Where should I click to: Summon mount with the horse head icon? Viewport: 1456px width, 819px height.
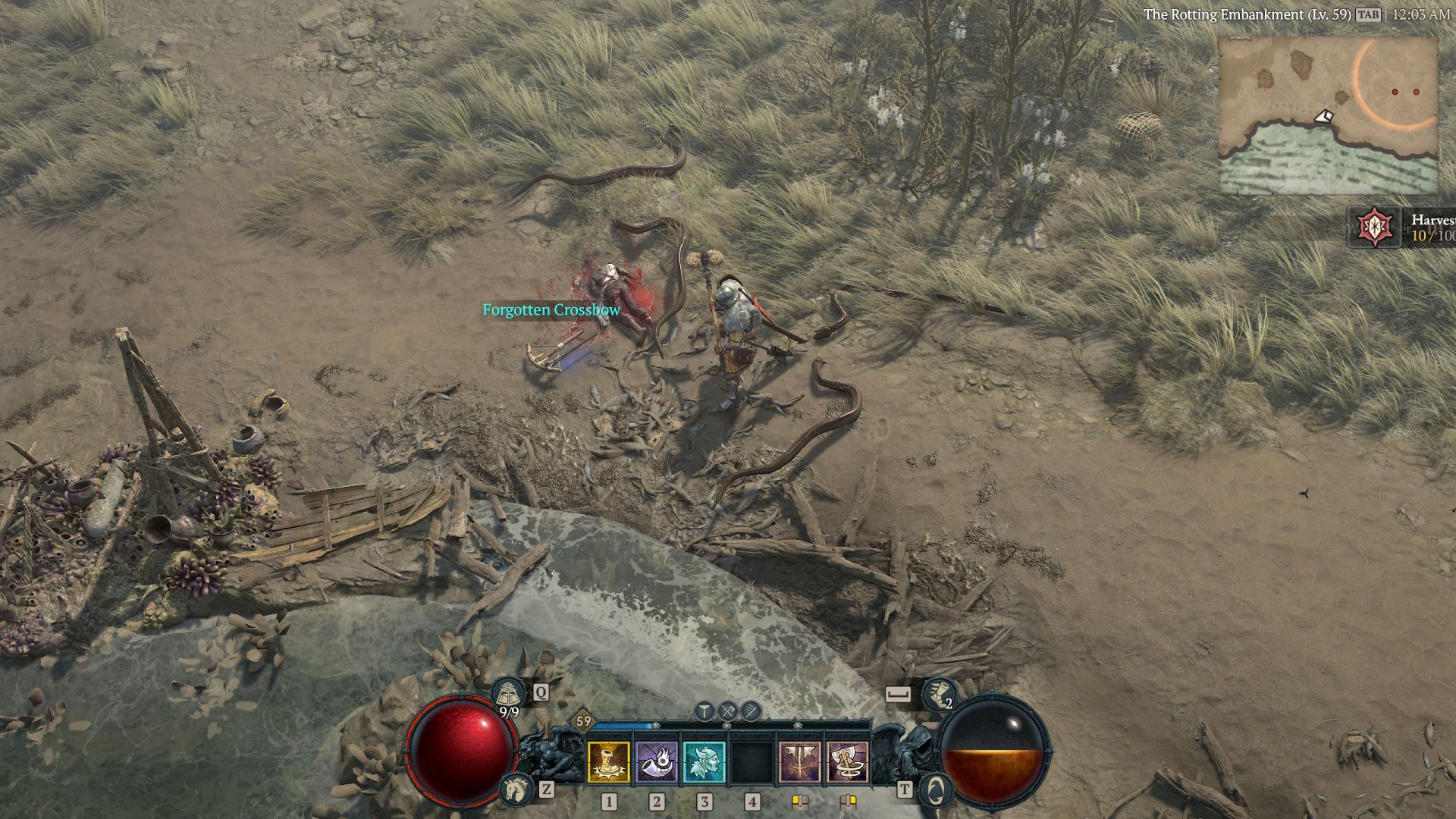pyautogui.click(x=514, y=789)
